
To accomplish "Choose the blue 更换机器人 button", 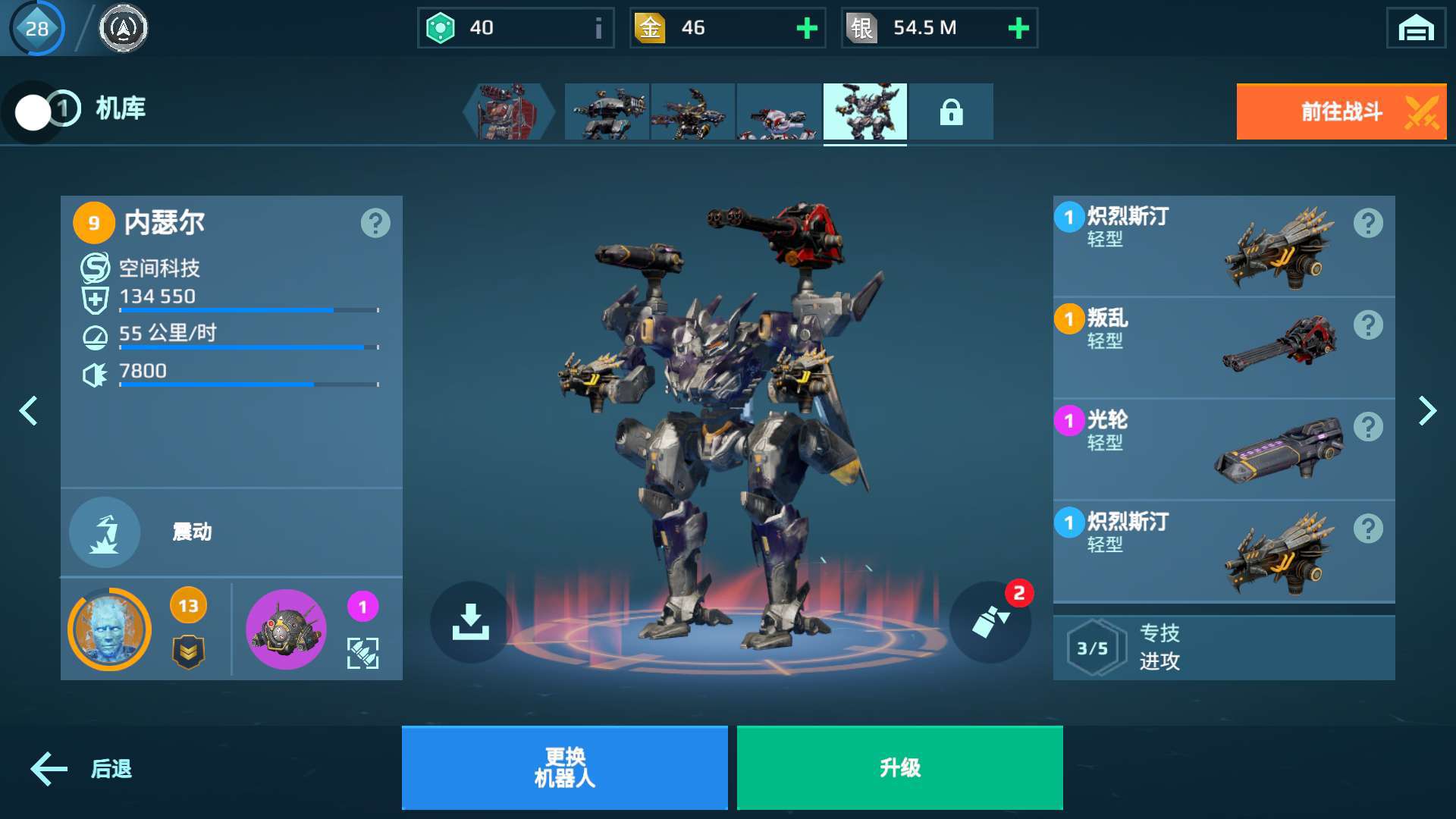I will 564,767.
